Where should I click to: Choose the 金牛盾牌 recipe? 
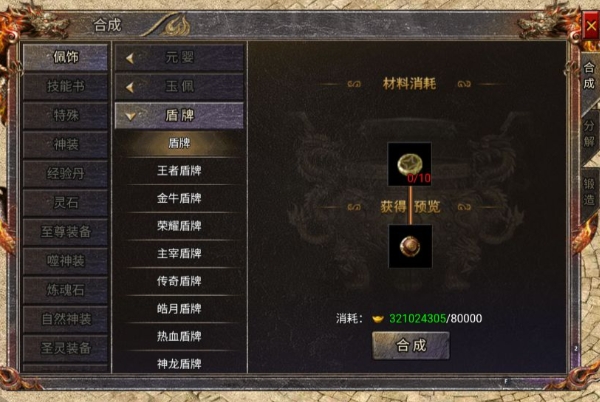(x=179, y=198)
